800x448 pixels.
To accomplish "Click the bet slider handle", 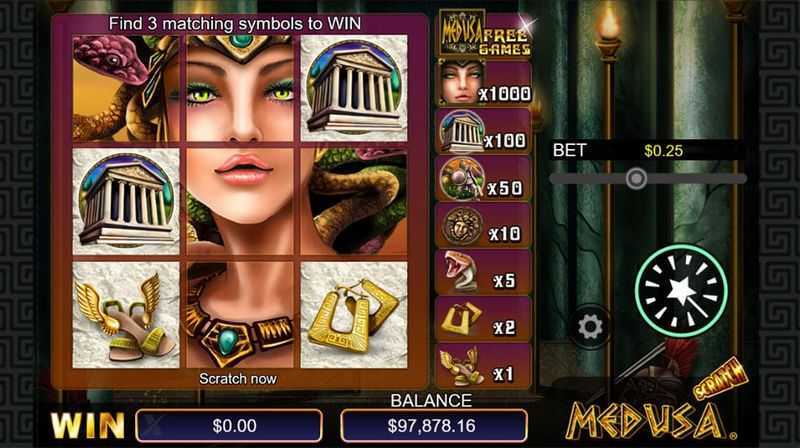I will point(635,178).
